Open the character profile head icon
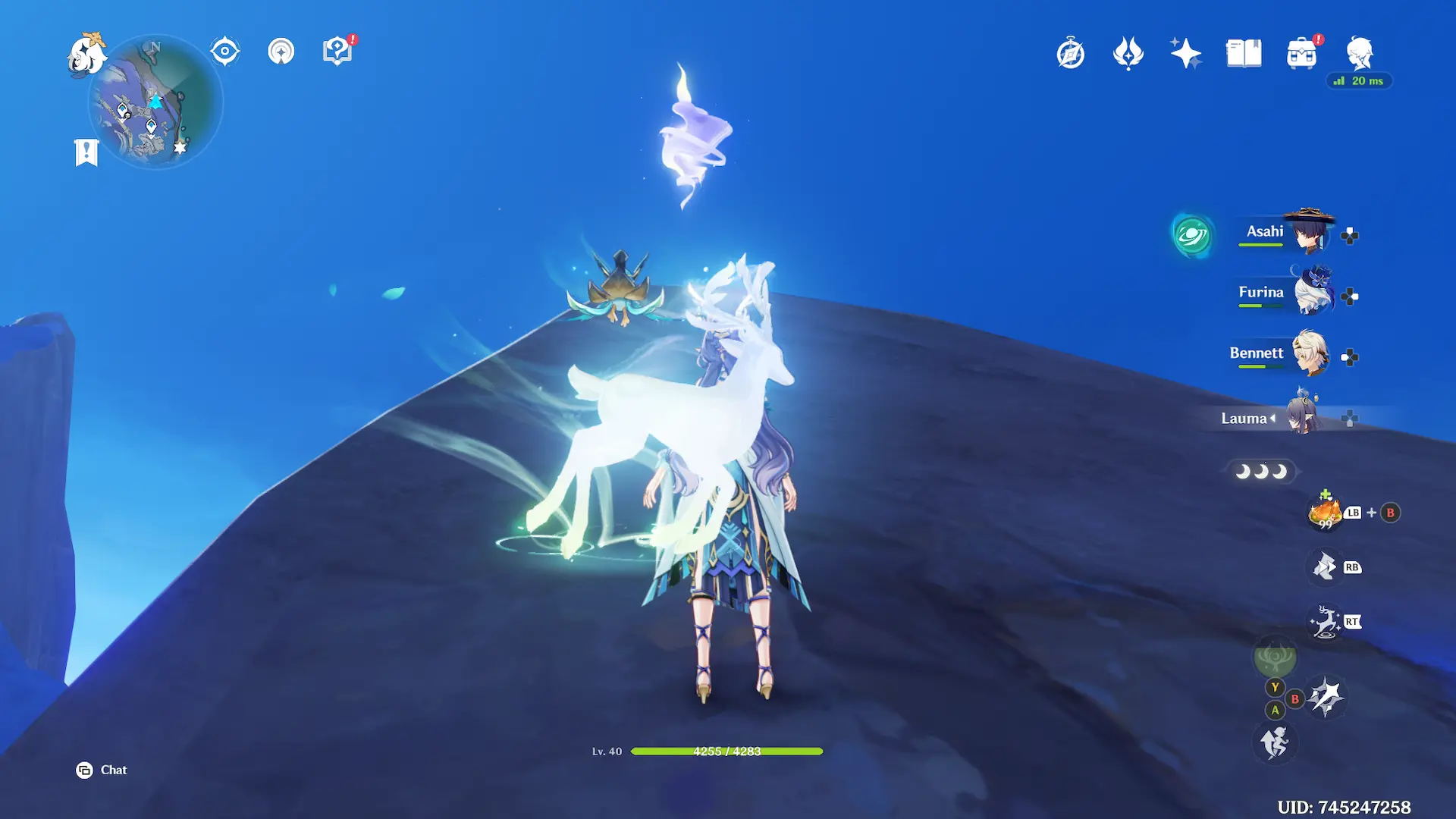The height and width of the screenshot is (819, 1456). [1359, 53]
